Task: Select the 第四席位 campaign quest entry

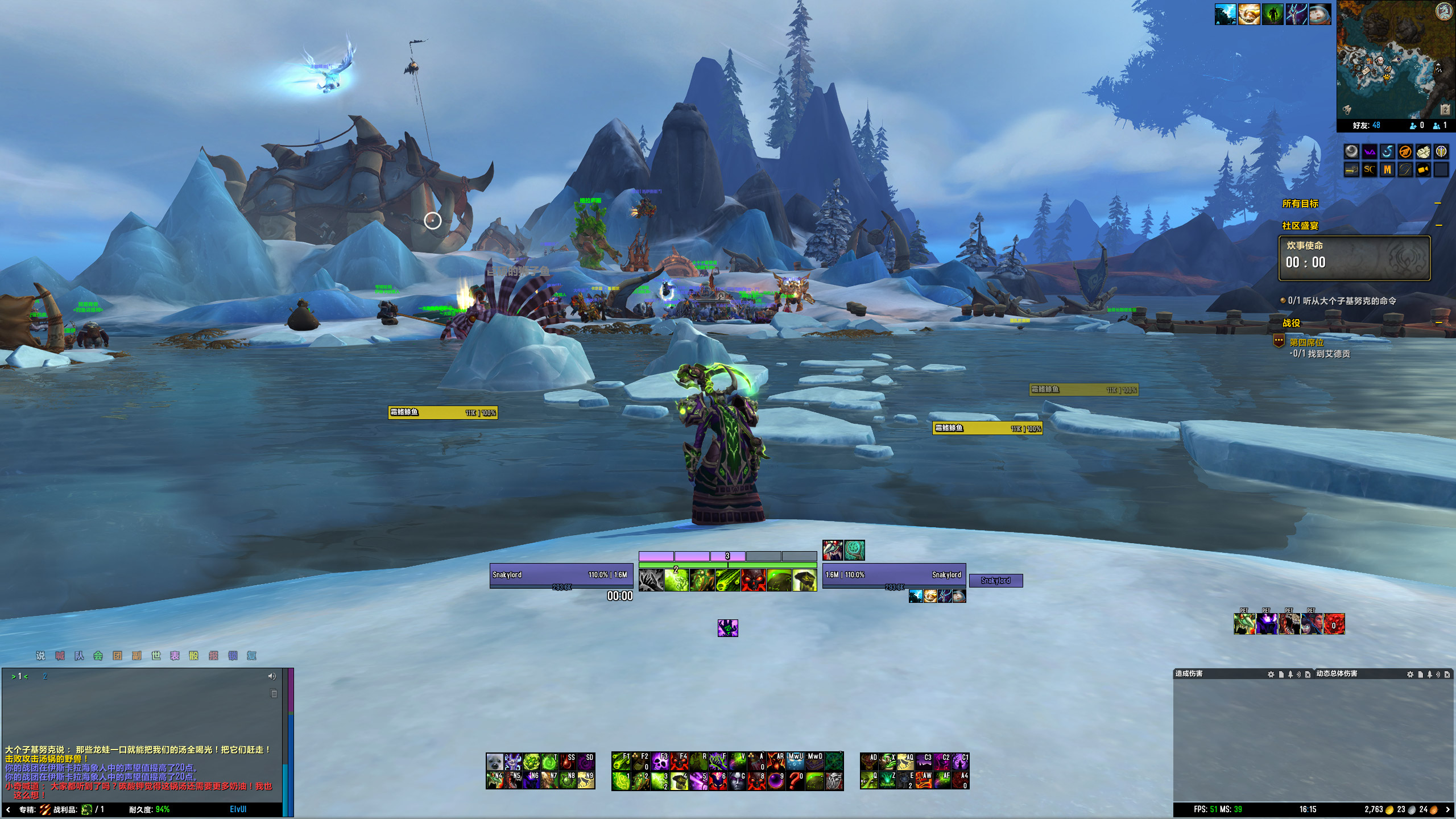Action: point(1306,342)
